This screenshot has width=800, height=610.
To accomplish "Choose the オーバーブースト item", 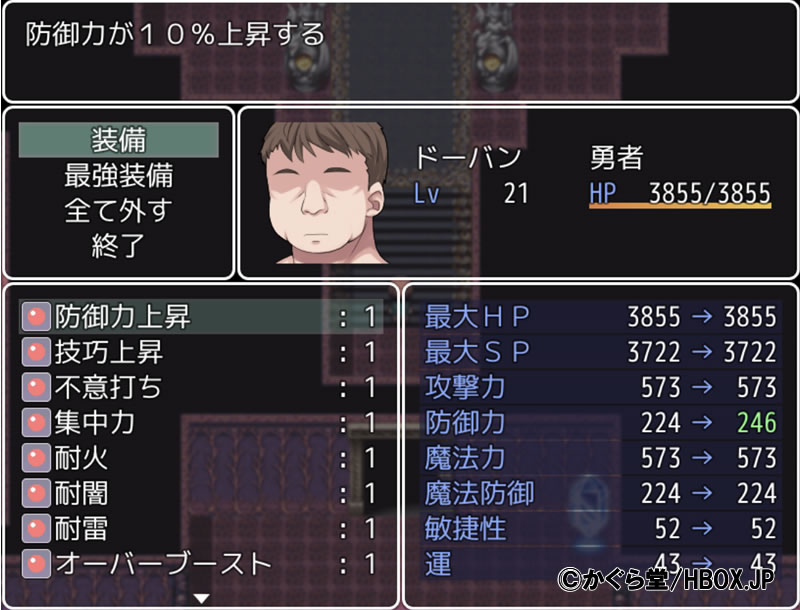I will pos(200,563).
